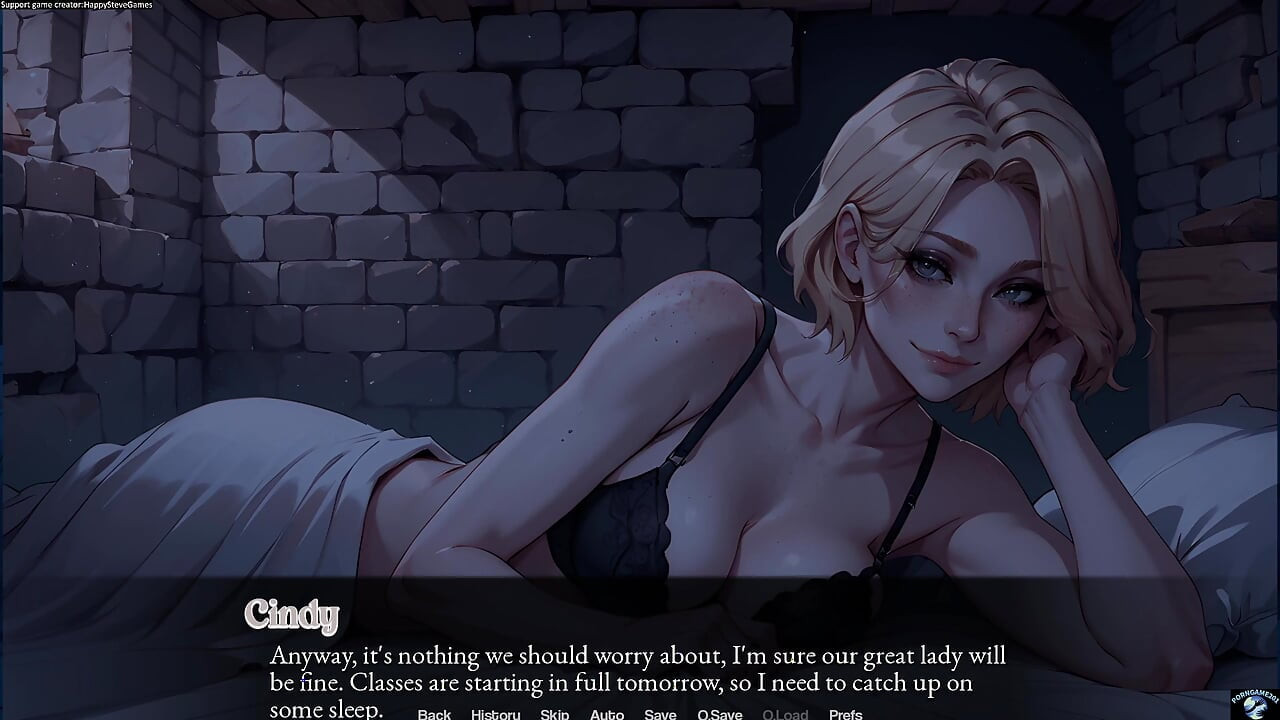Screen dimensions: 1280x720
Task: Click Q.Save to quick save
Action: click(x=719, y=714)
